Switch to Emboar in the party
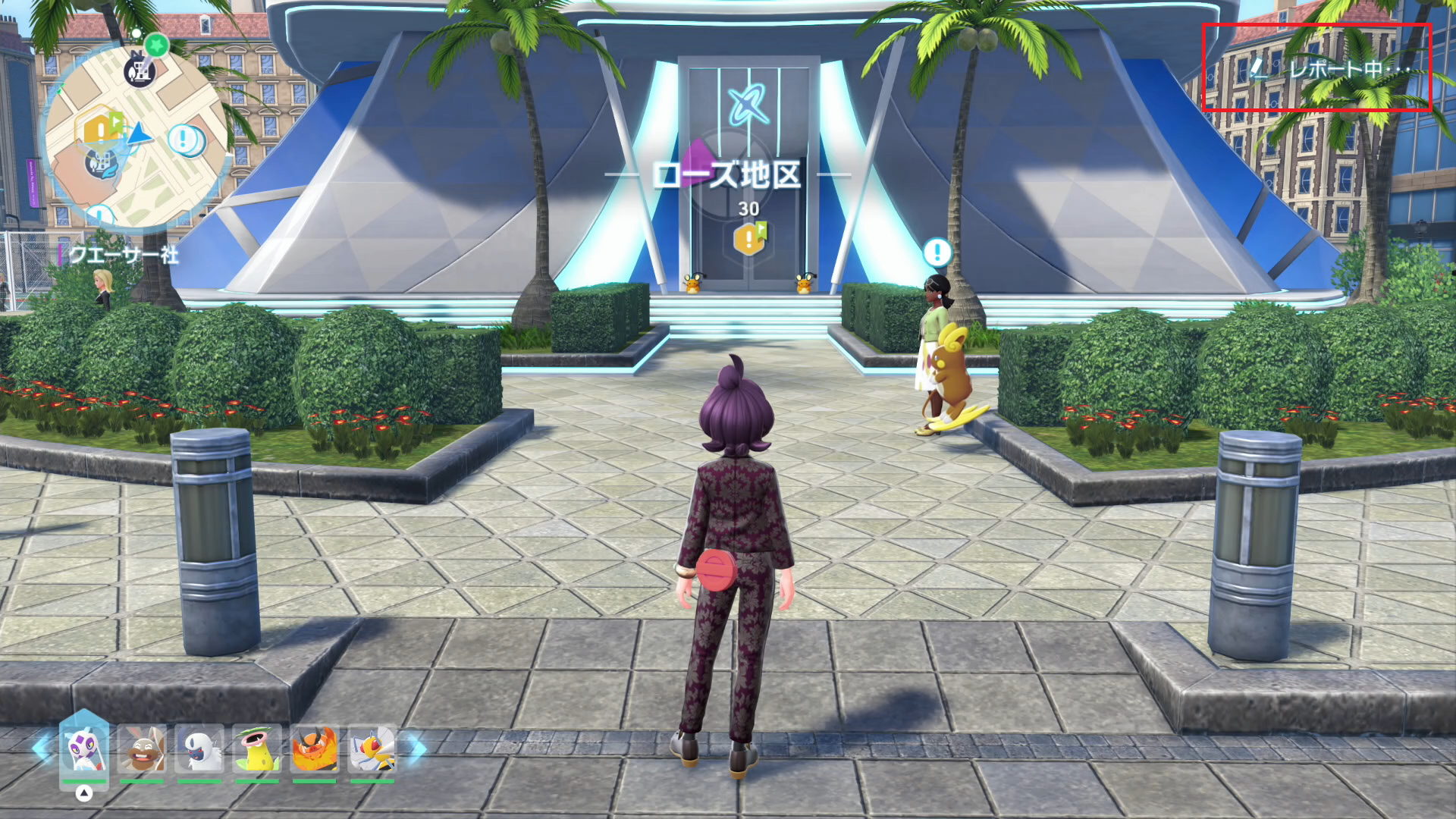This screenshot has width=1456, height=819. (314, 748)
